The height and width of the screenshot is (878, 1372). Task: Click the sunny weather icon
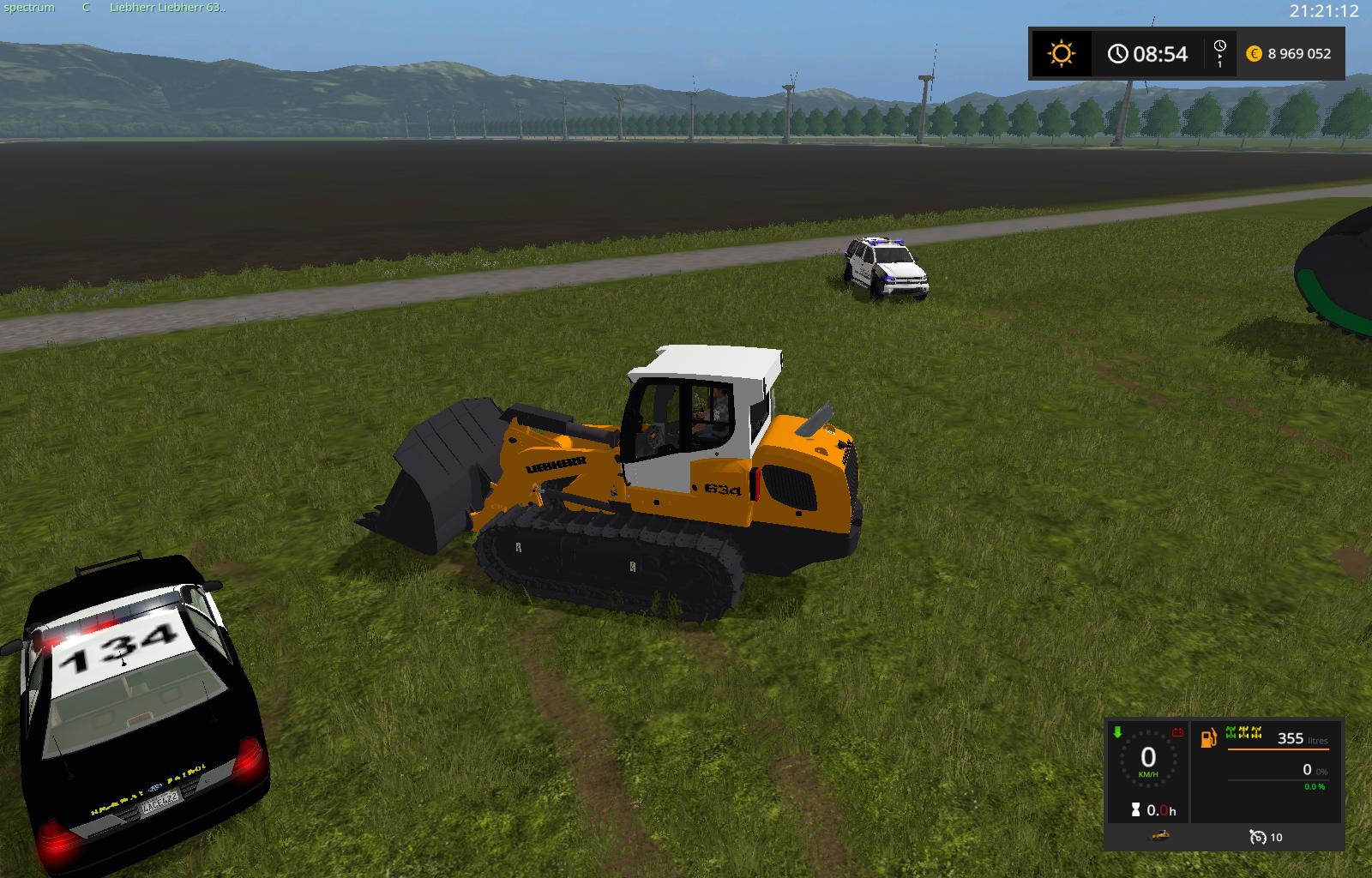pos(1061,54)
